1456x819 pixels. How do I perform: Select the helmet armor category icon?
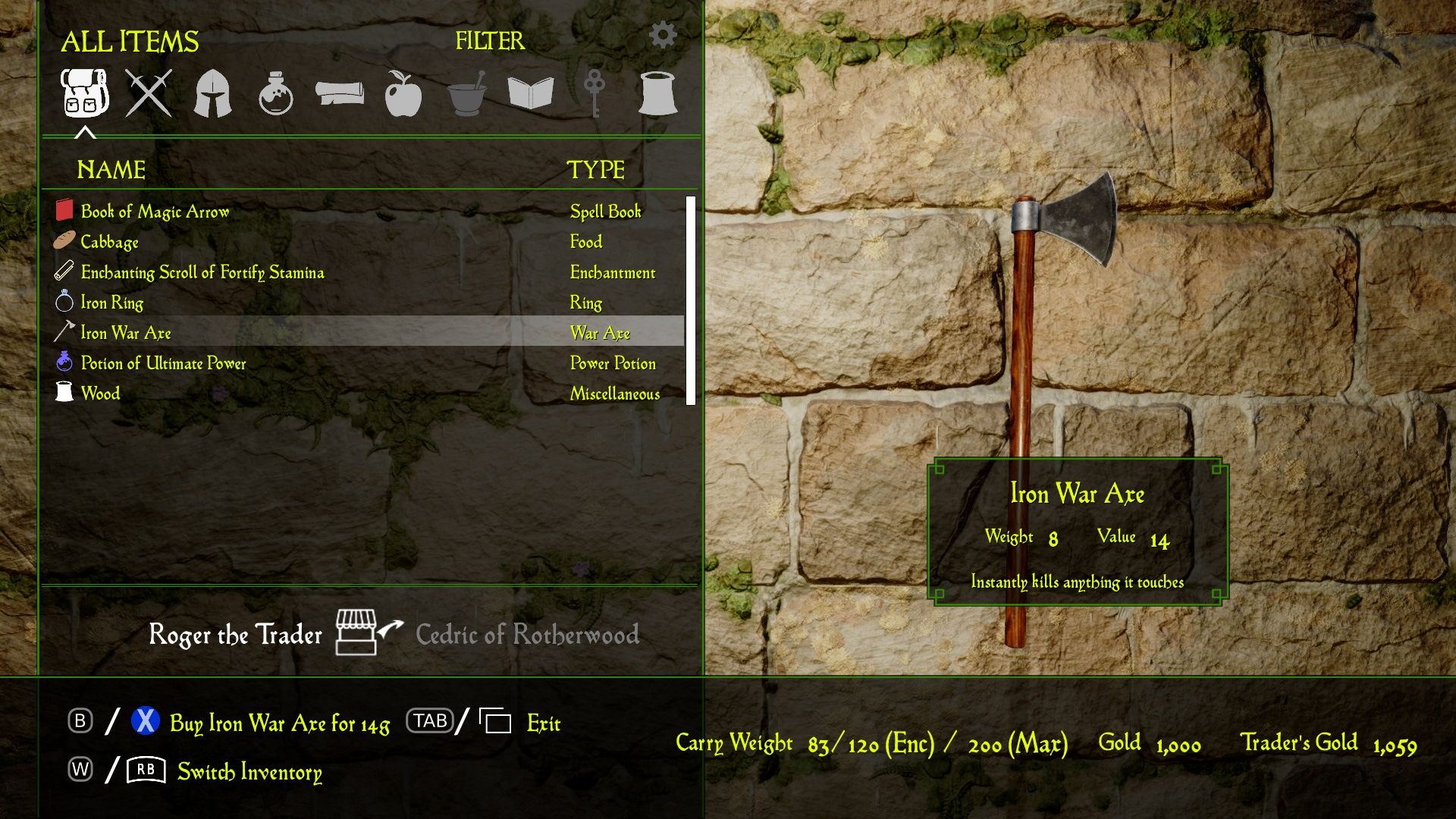click(213, 93)
